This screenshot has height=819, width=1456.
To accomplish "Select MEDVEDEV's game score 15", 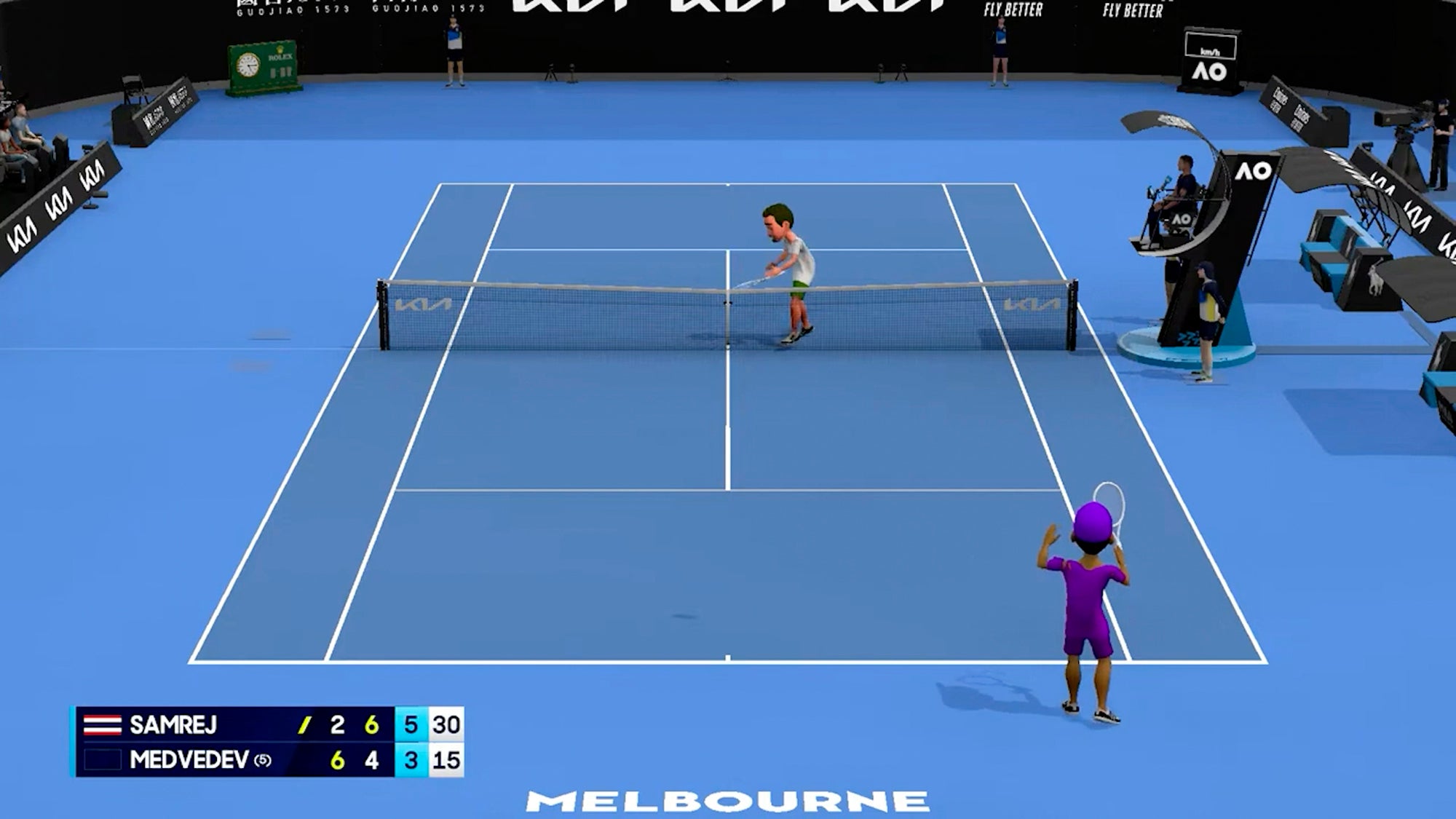I will coord(447,760).
